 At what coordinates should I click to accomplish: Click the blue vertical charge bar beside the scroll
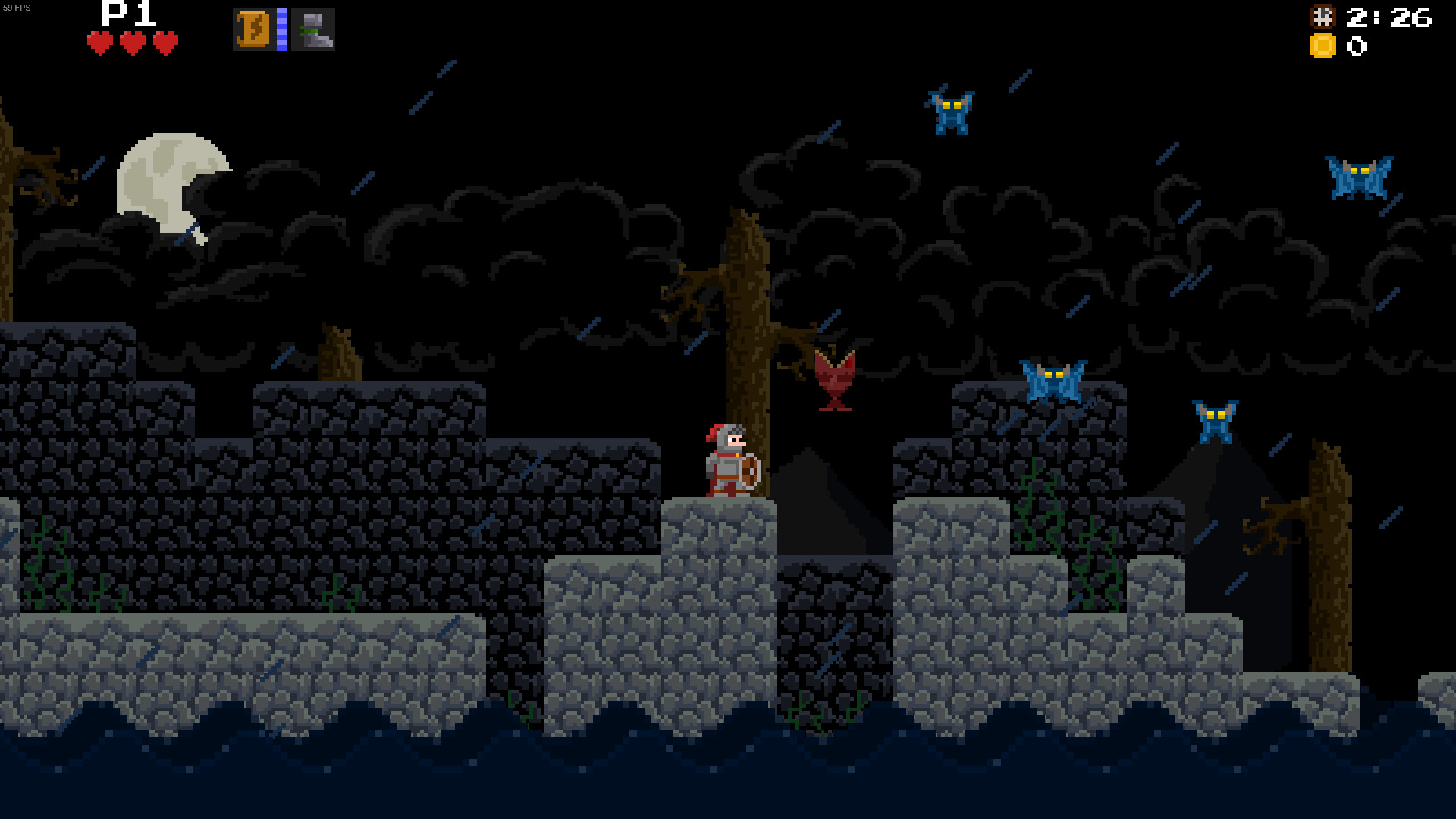[x=282, y=30]
